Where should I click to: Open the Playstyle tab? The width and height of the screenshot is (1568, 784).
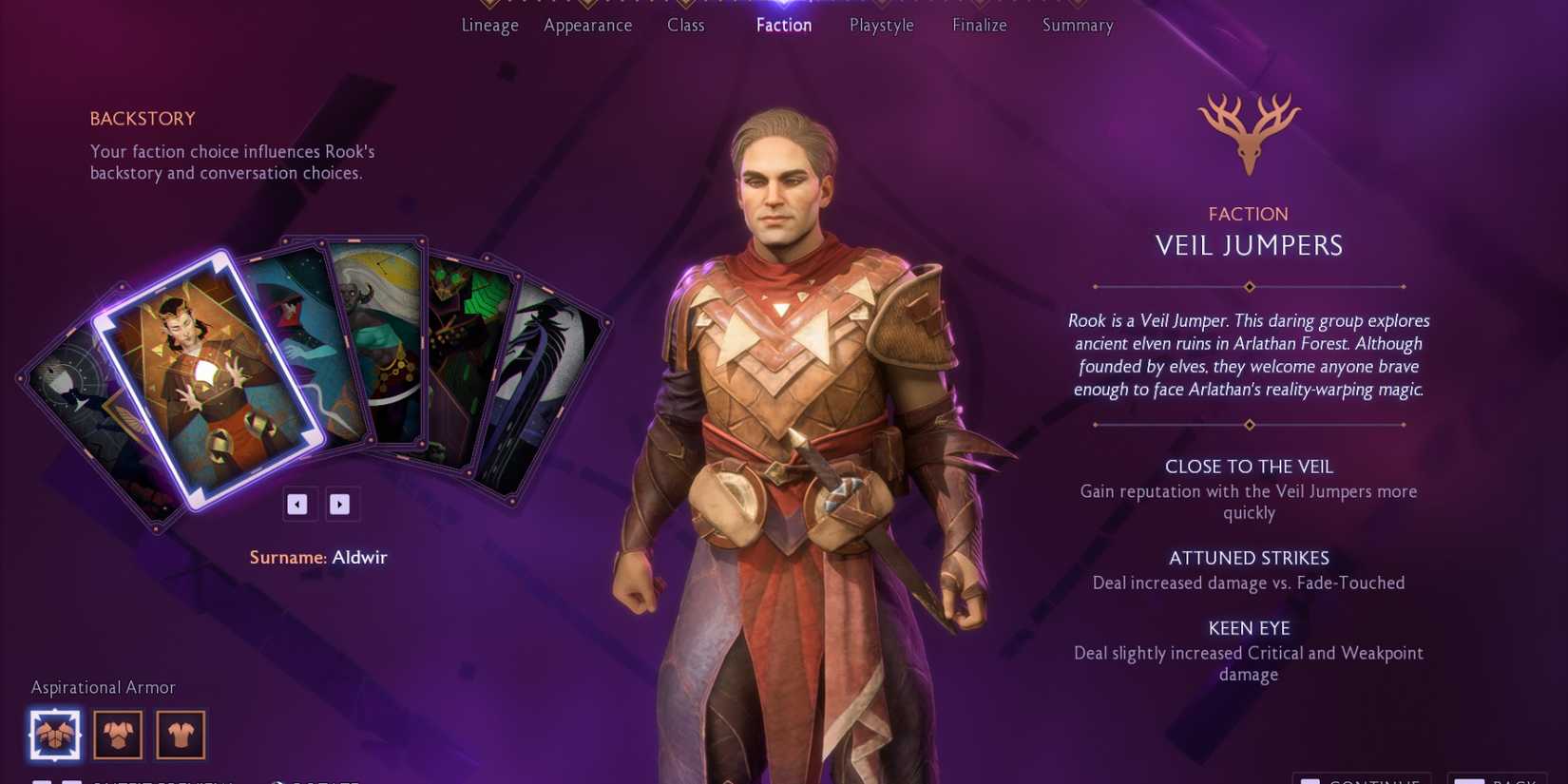point(880,26)
